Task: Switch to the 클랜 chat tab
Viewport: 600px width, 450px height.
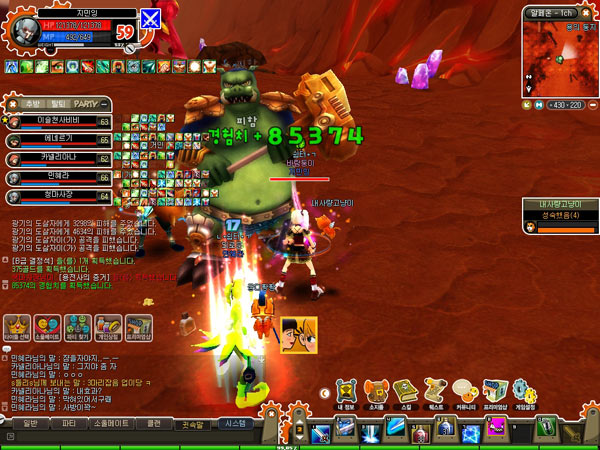Action: [153, 423]
